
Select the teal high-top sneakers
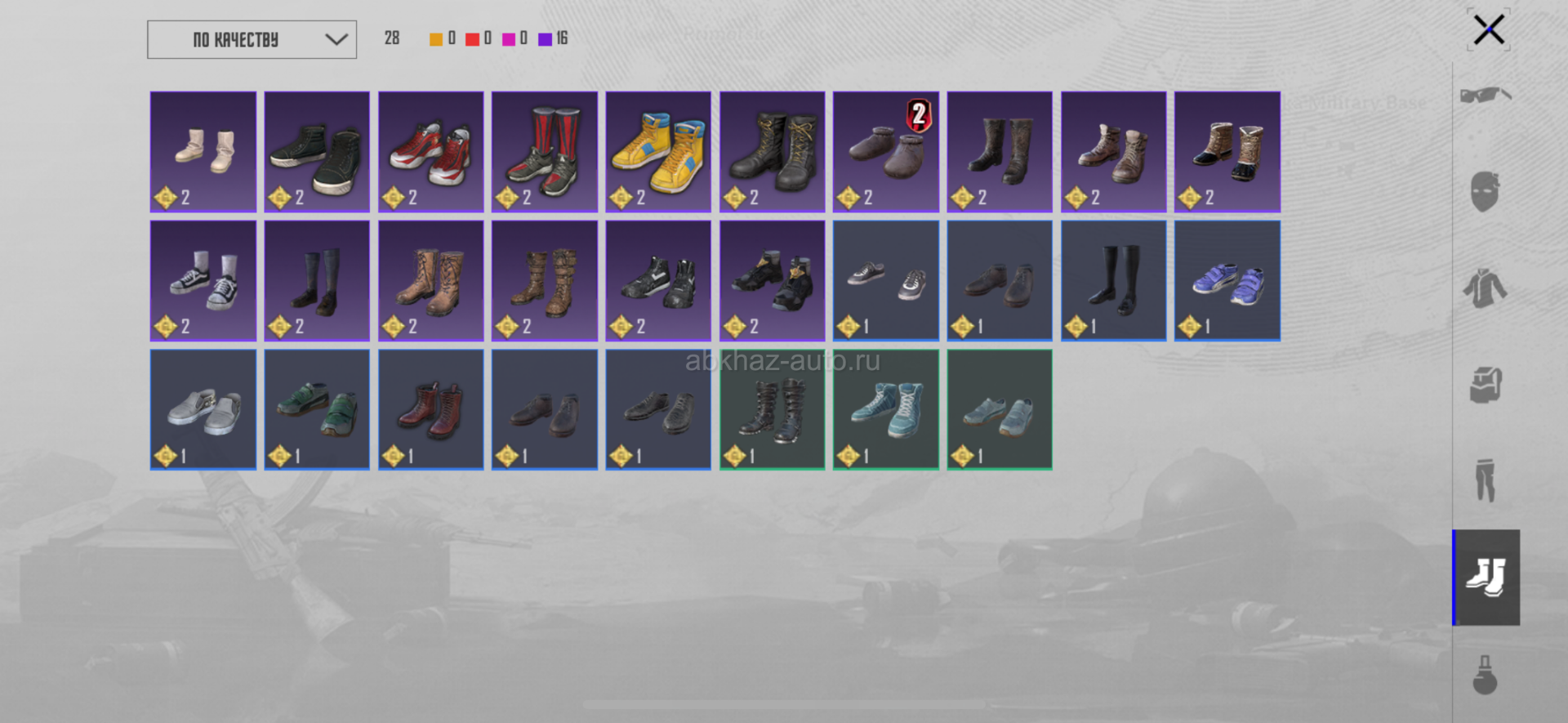pos(886,409)
